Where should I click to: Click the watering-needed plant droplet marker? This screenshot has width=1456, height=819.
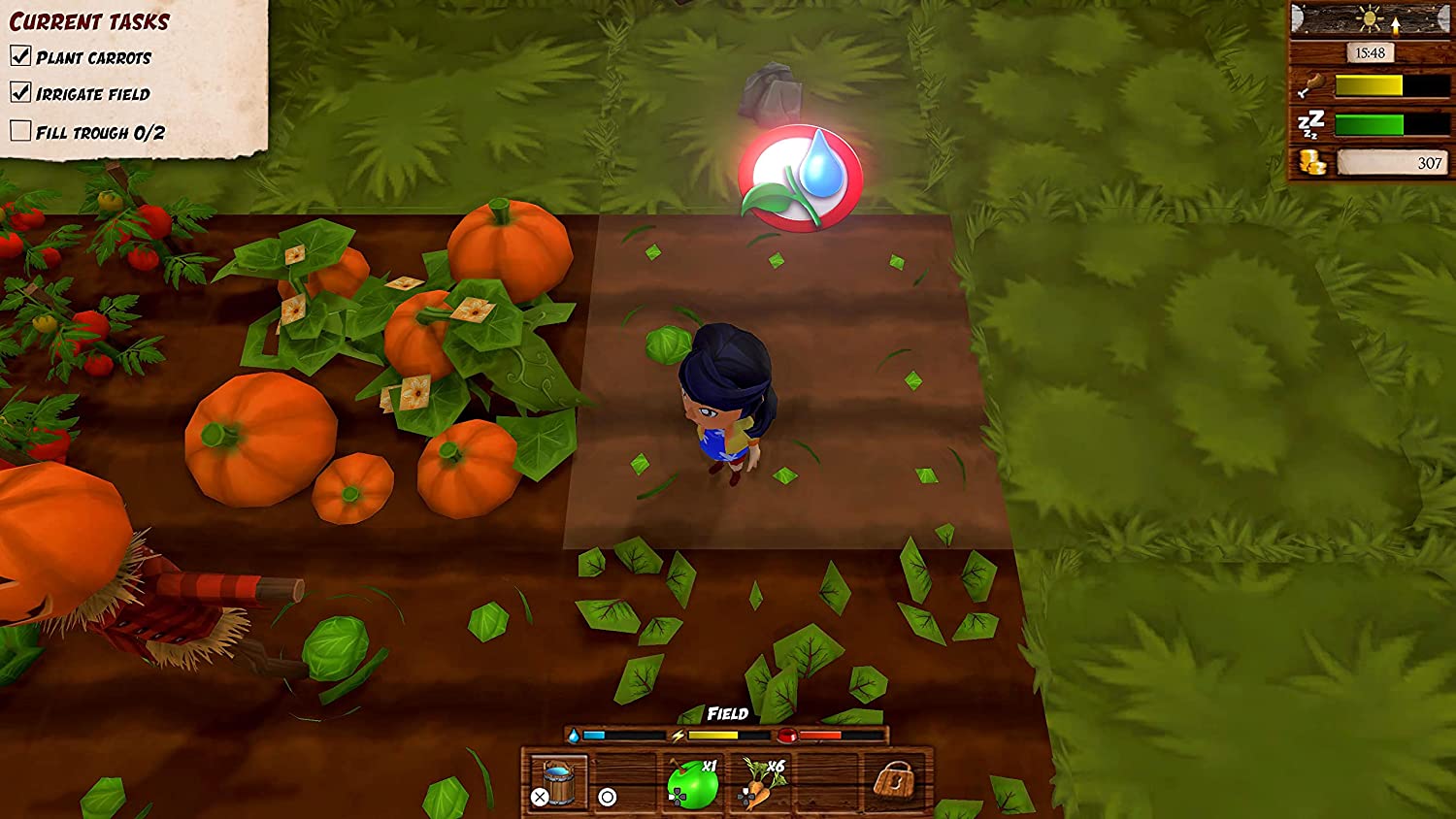pyautogui.click(x=800, y=178)
